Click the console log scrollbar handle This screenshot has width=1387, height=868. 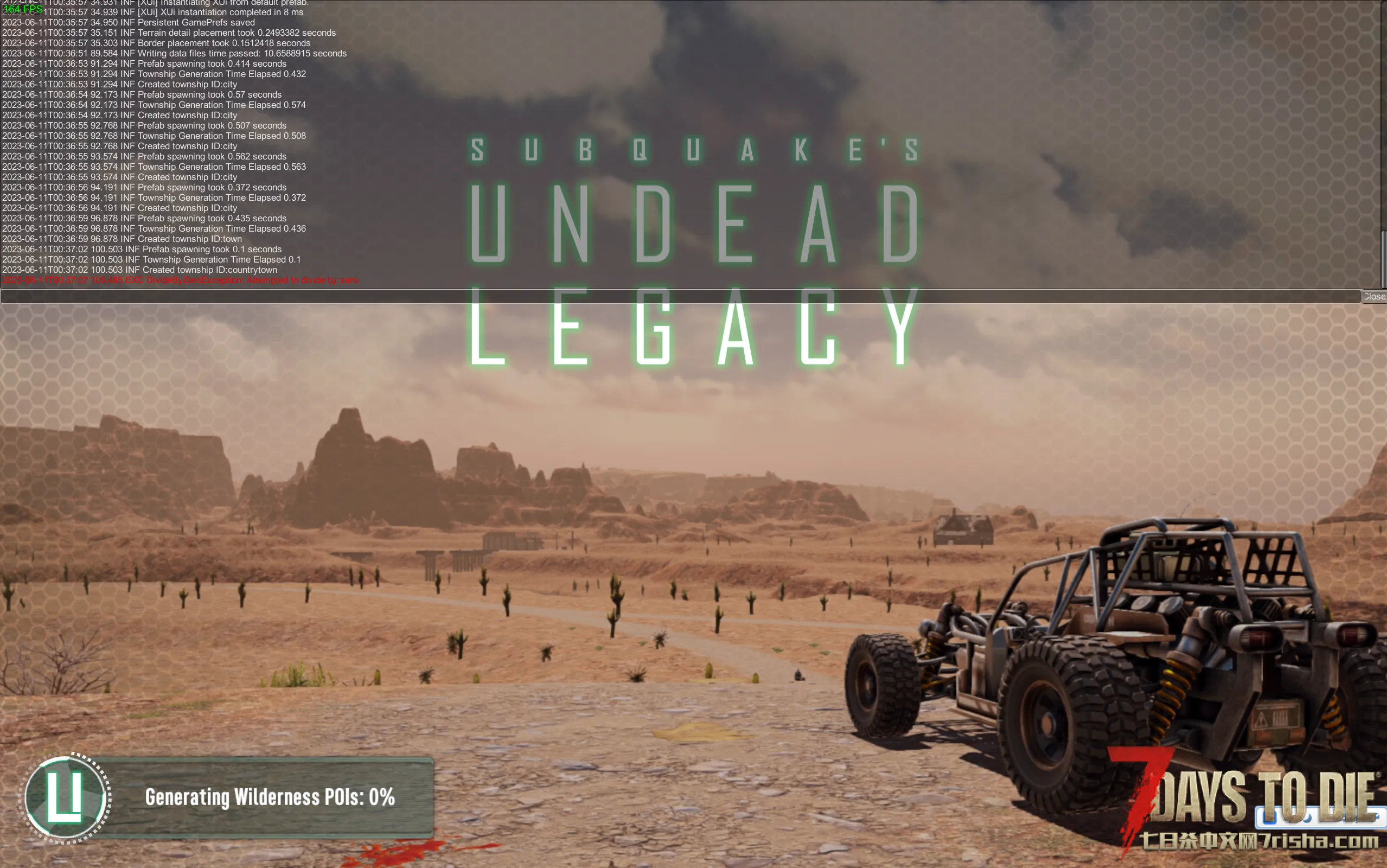coord(1384,259)
